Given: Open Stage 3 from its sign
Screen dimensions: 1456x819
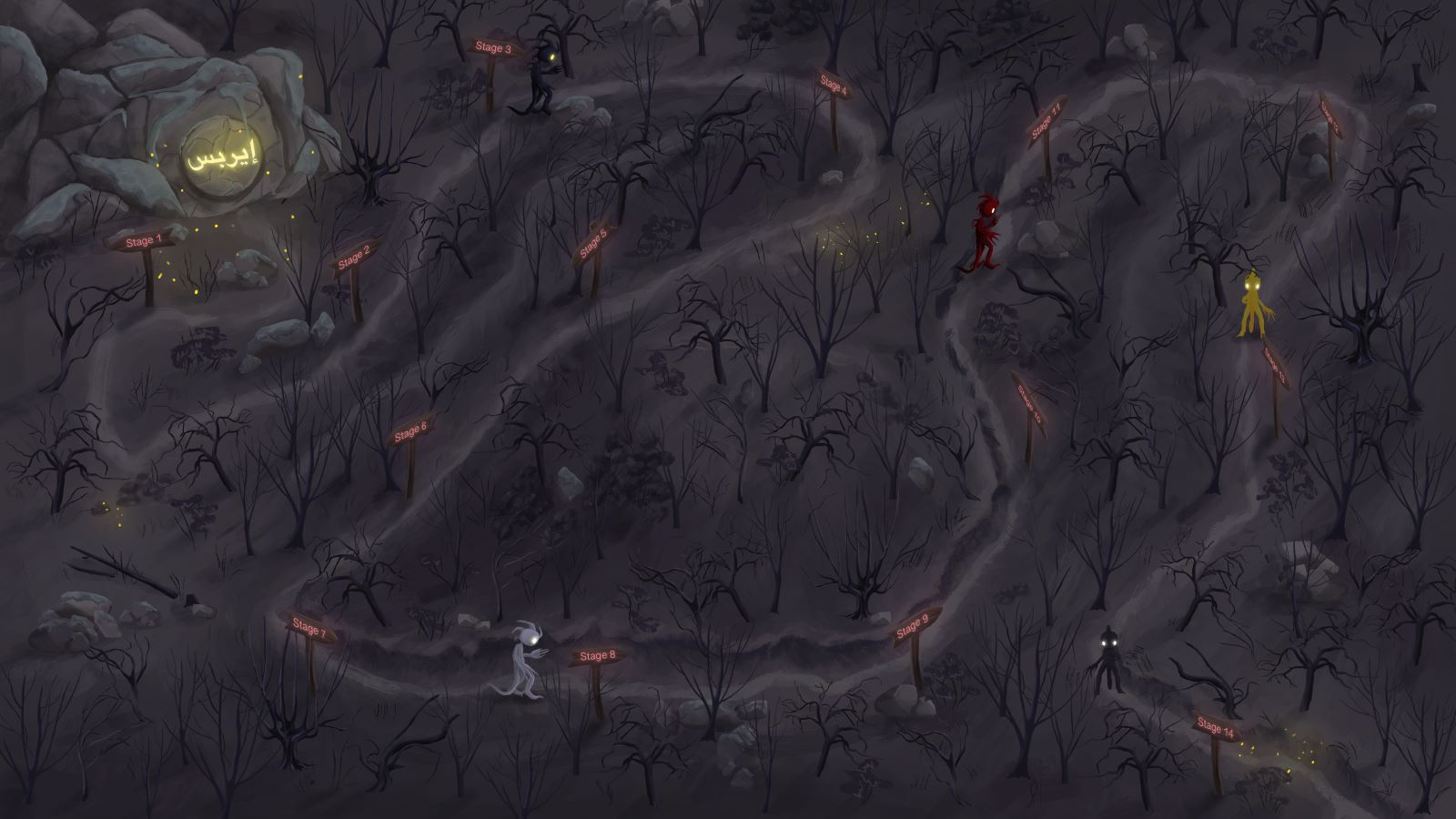Looking at the screenshot, I should (494, 48).
